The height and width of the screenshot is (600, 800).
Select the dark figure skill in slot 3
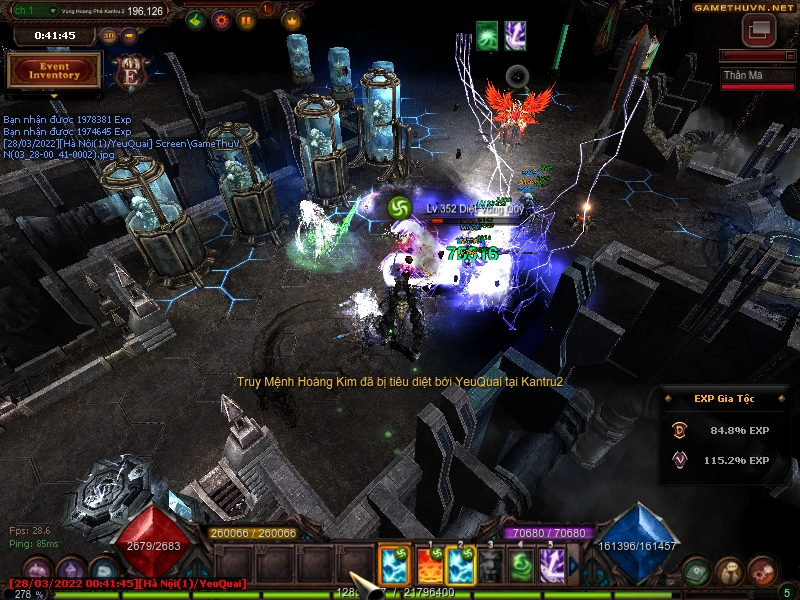point(491,566)
